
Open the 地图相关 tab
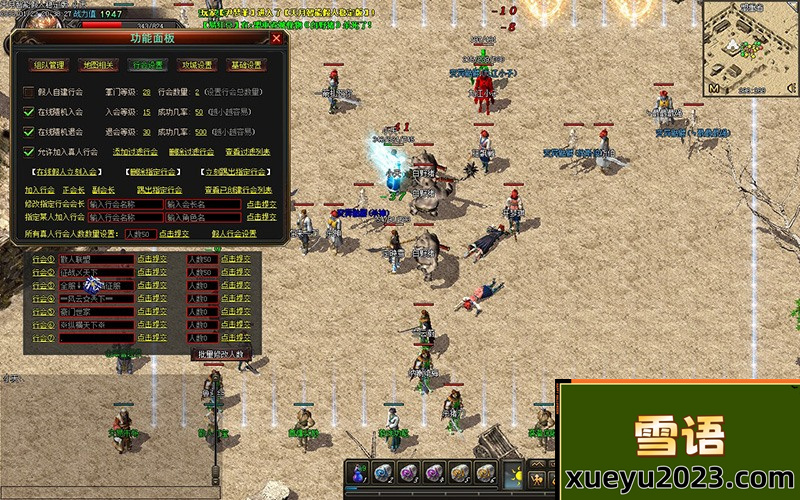click(x=97, y=65)
